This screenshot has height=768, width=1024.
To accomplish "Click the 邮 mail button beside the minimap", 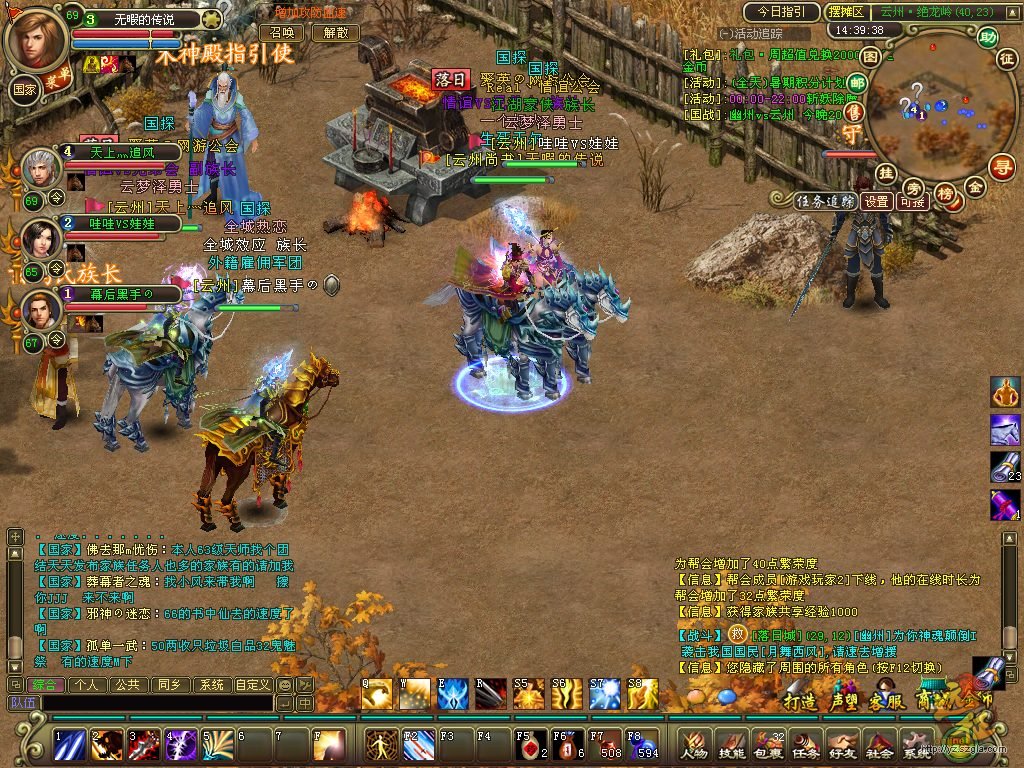I will click(856, 84).
